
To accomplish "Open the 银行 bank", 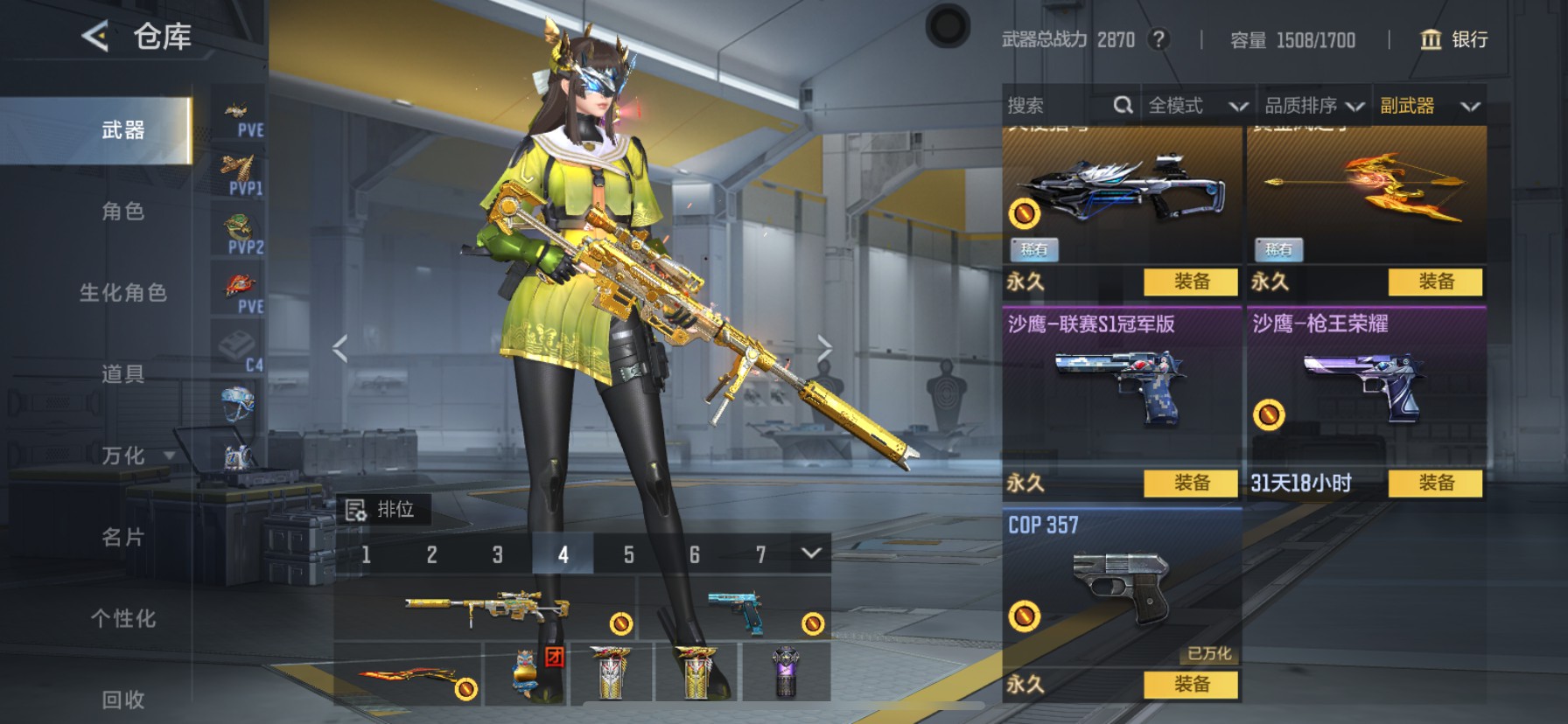I will (x=1453, y=39).
